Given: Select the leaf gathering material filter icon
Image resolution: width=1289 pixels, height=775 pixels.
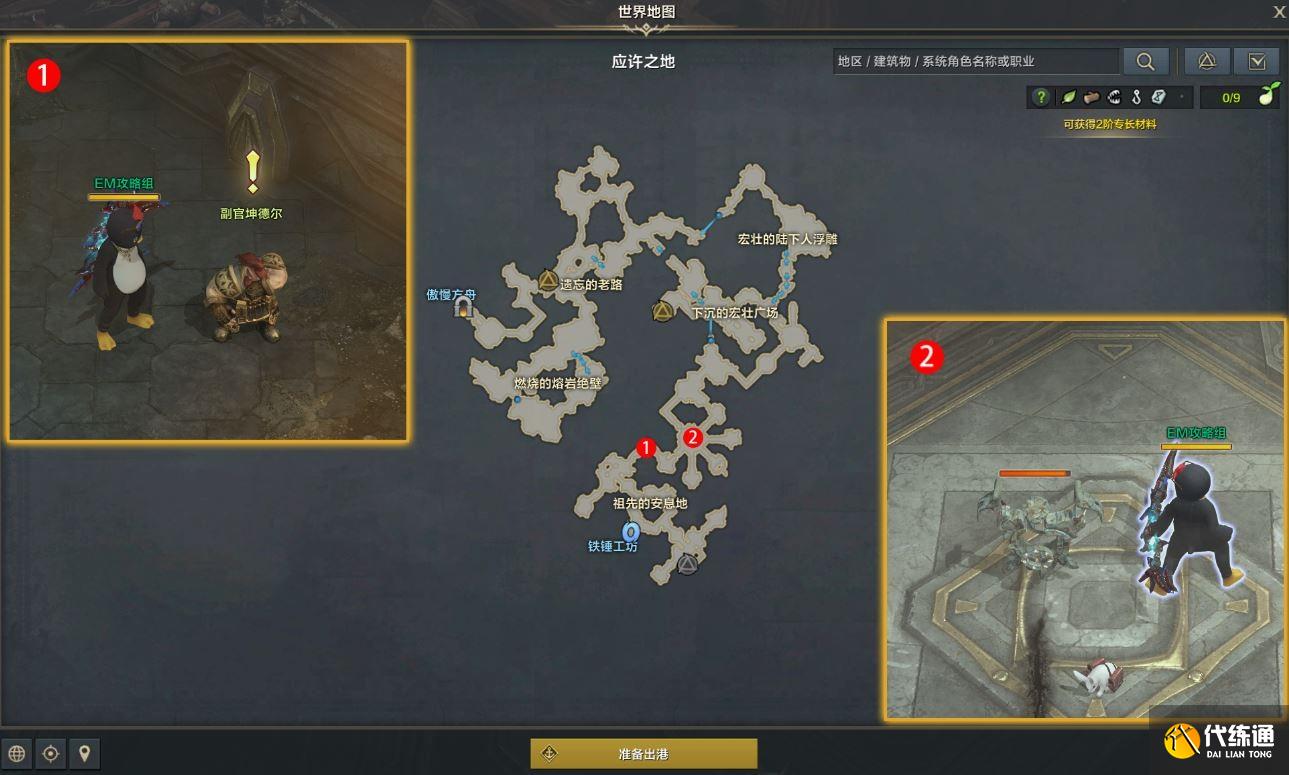Looking at the screenshot, I should click(x=1067, y=97).
